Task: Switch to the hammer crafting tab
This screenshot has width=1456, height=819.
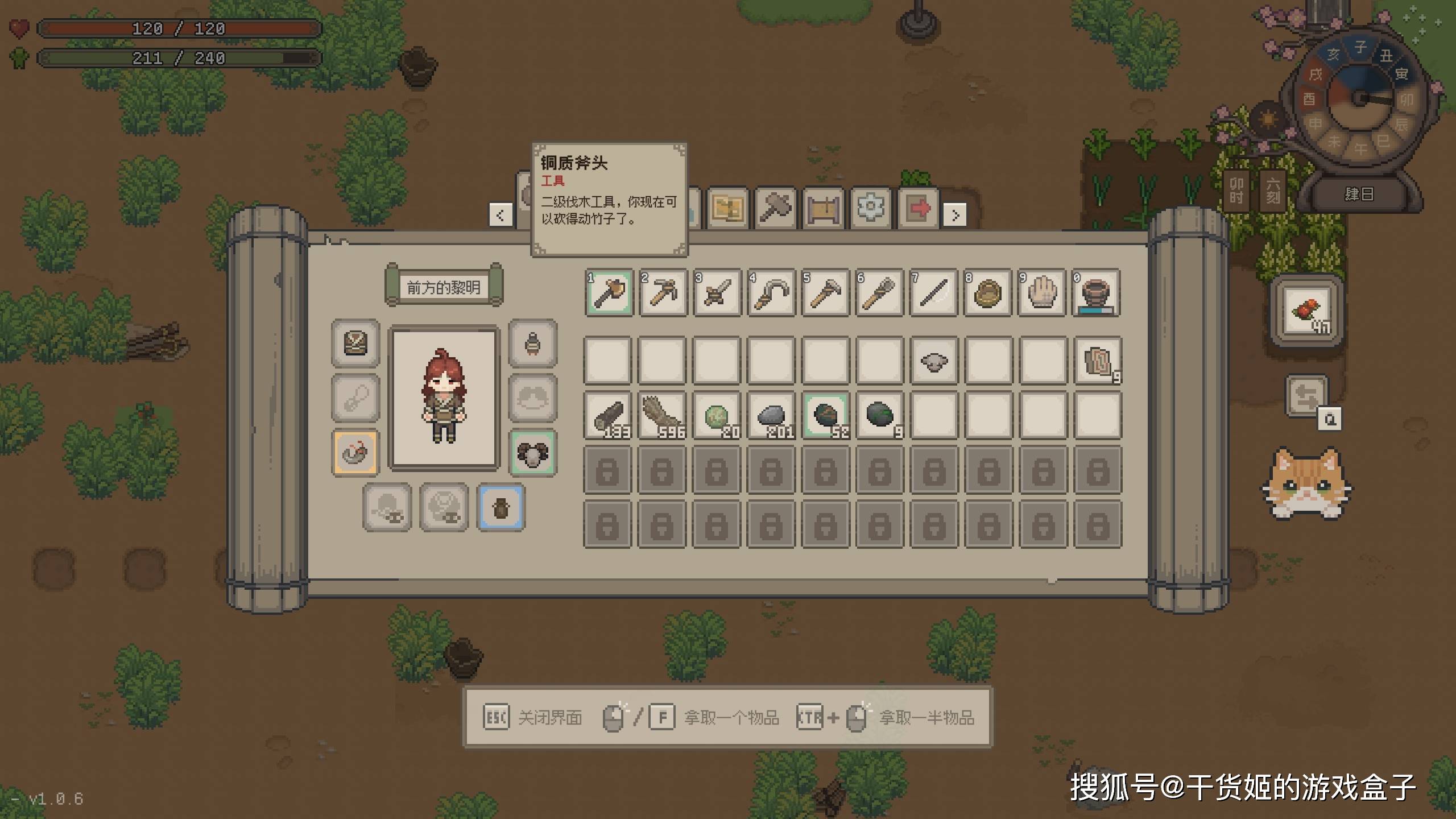Action: [x=775, y=209]
